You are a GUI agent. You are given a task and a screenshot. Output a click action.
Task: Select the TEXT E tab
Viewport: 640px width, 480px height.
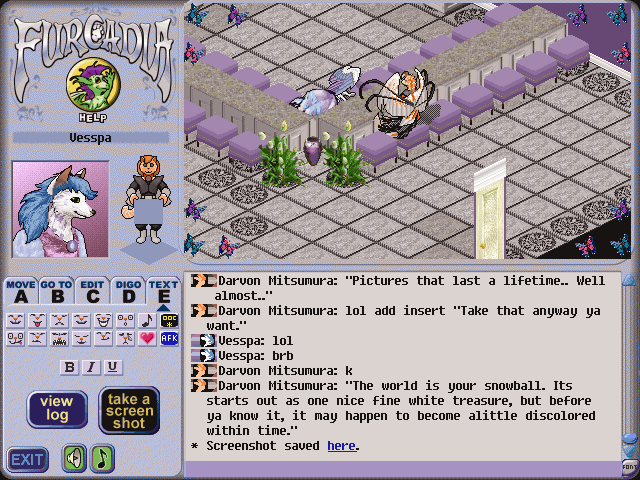[x=163, y=291]
